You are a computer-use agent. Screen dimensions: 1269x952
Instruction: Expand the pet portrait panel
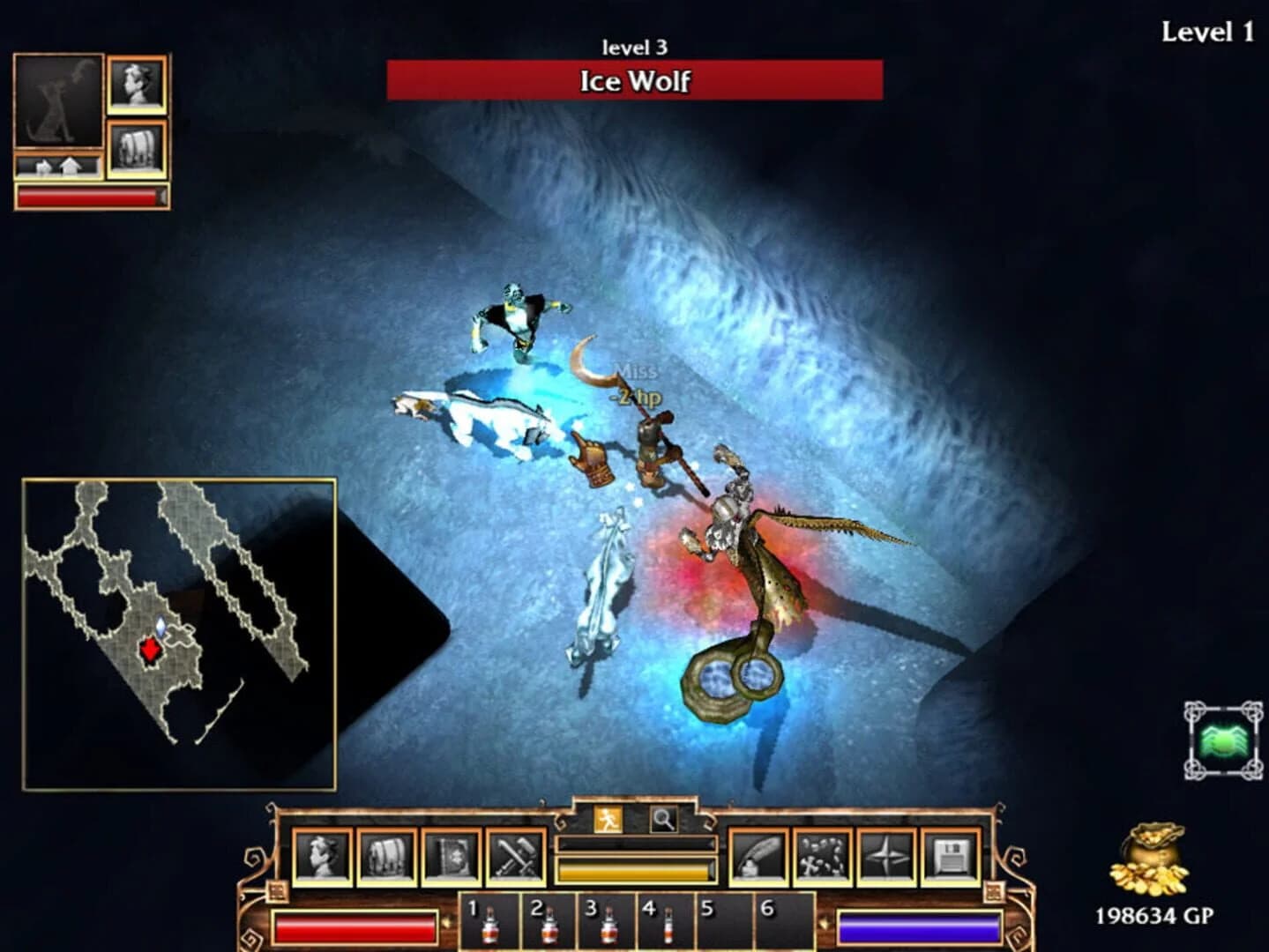click(57, 99)
